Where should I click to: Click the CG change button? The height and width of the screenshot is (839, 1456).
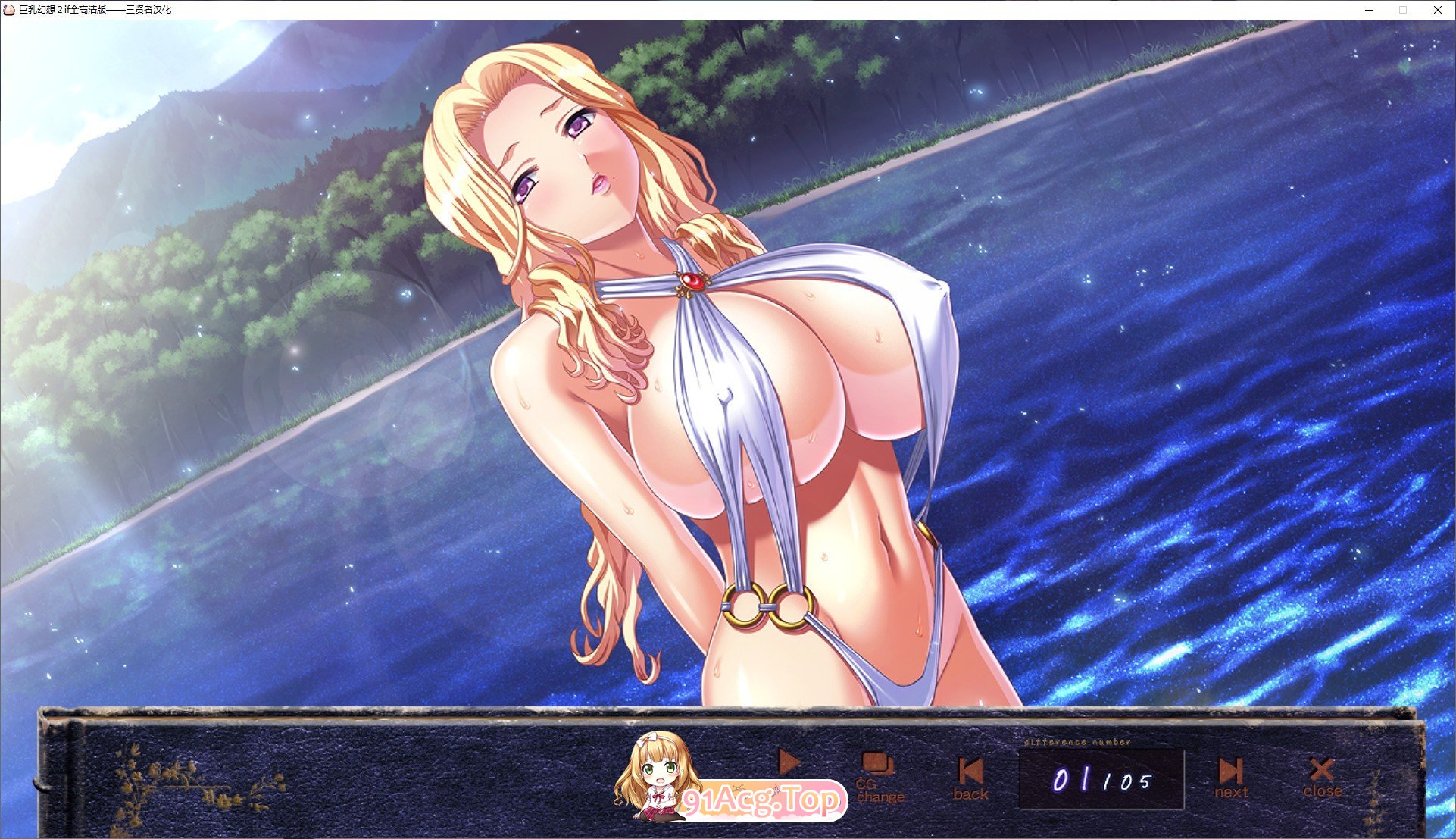[x=879, y=778]
